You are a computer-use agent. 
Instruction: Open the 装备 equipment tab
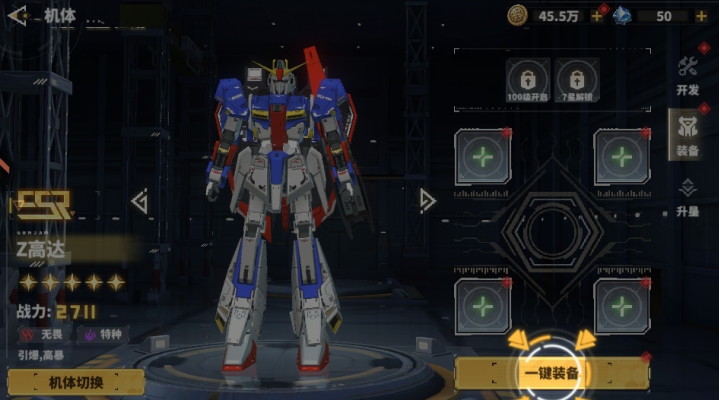pyautogui.click(x=687, y=135)
